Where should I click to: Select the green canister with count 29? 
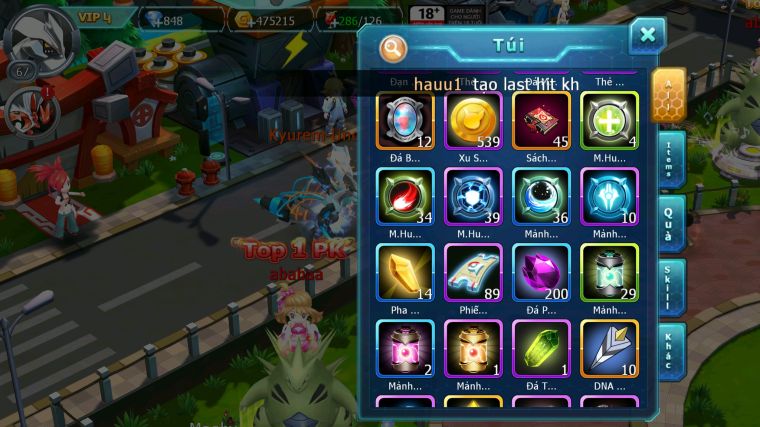(609, 272)
